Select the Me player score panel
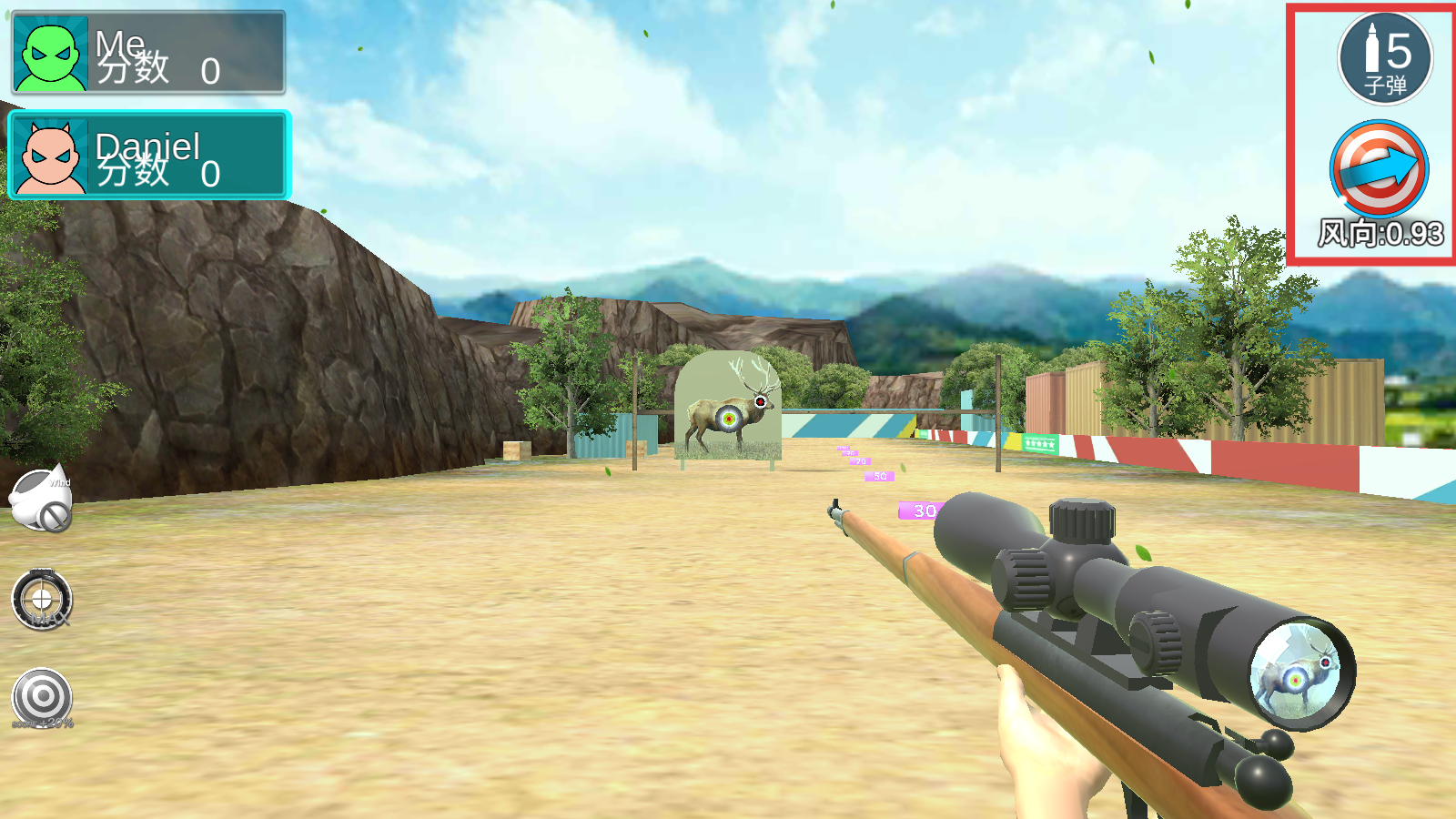 click(148, 53)
